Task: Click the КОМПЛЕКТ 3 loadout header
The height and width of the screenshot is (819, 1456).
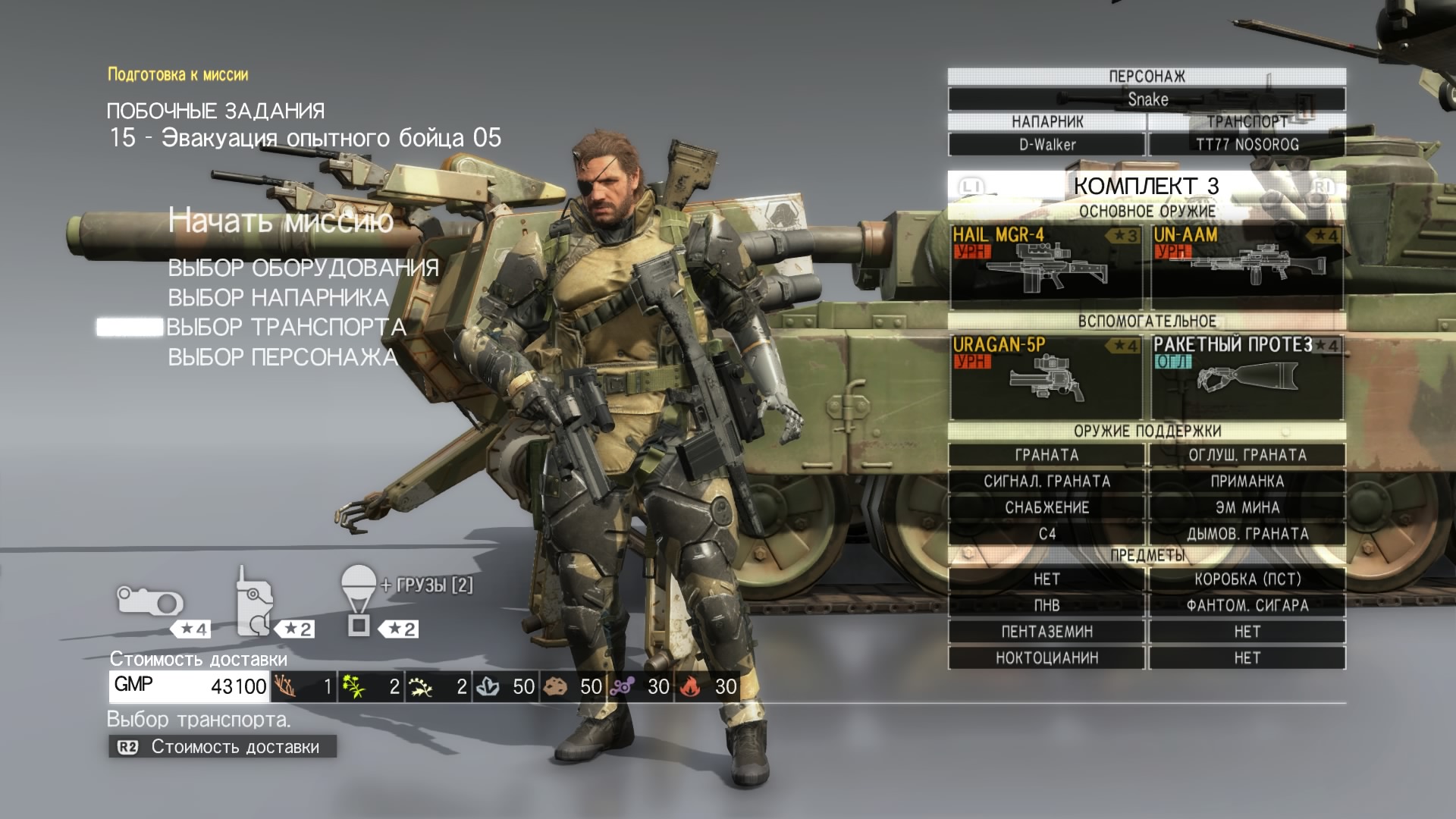Action: tap(1146, 186)
